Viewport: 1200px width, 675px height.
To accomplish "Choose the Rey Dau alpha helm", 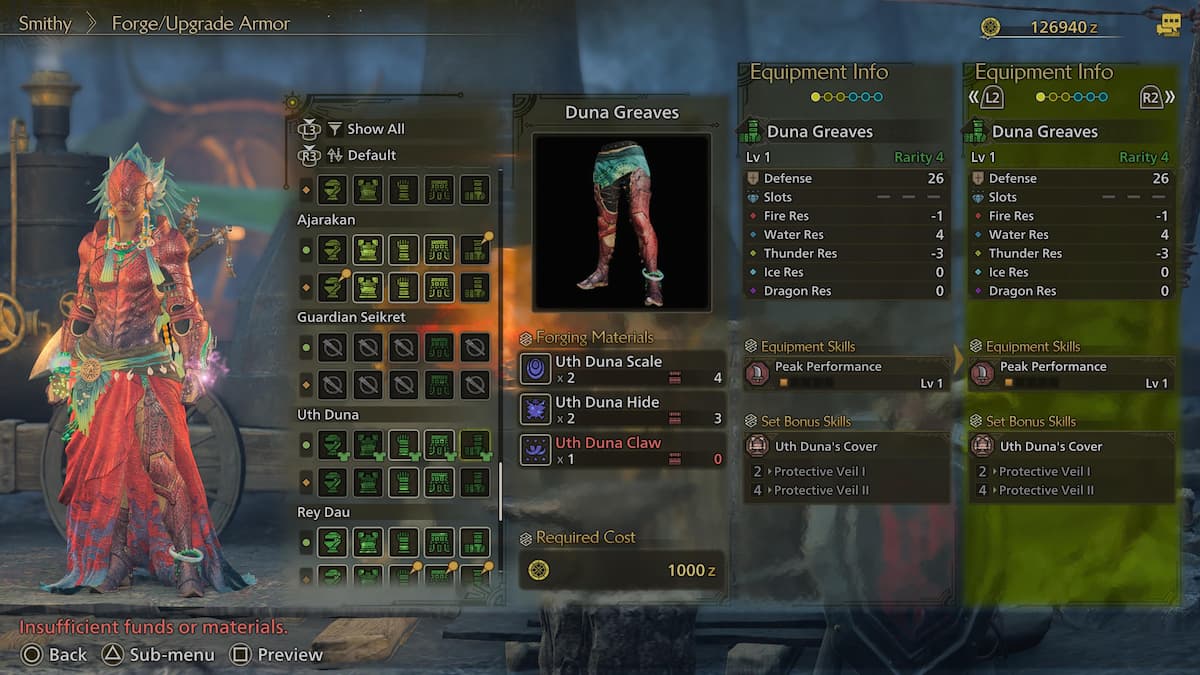I will click(x=333, y=542).
